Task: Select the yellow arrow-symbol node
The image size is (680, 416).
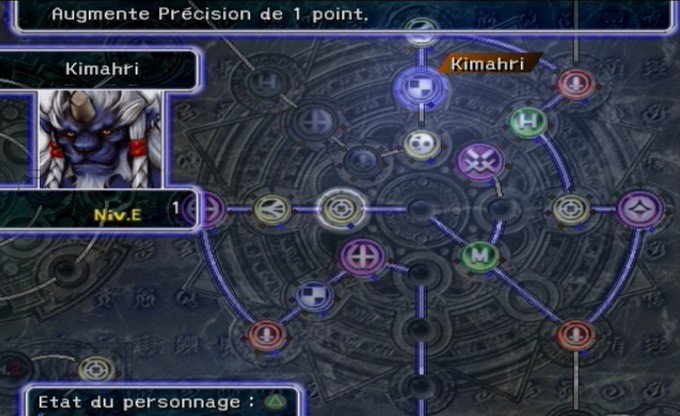Action: coord(271,209)
